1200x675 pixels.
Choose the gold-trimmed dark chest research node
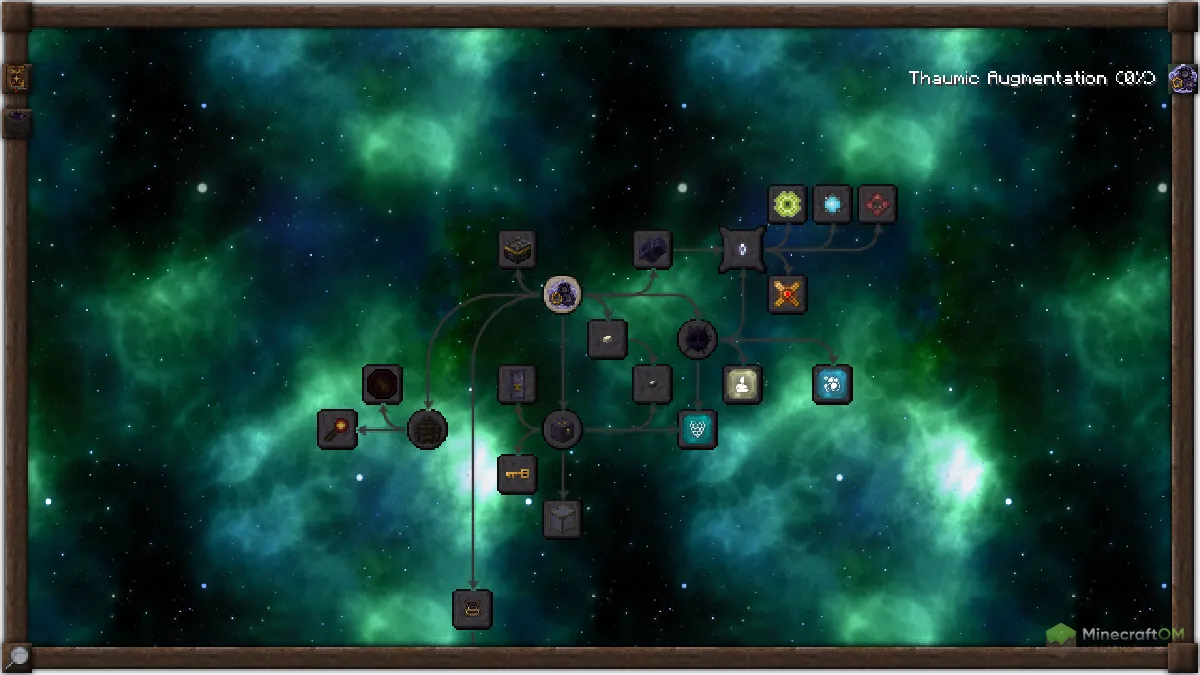[x=517, y=249]
